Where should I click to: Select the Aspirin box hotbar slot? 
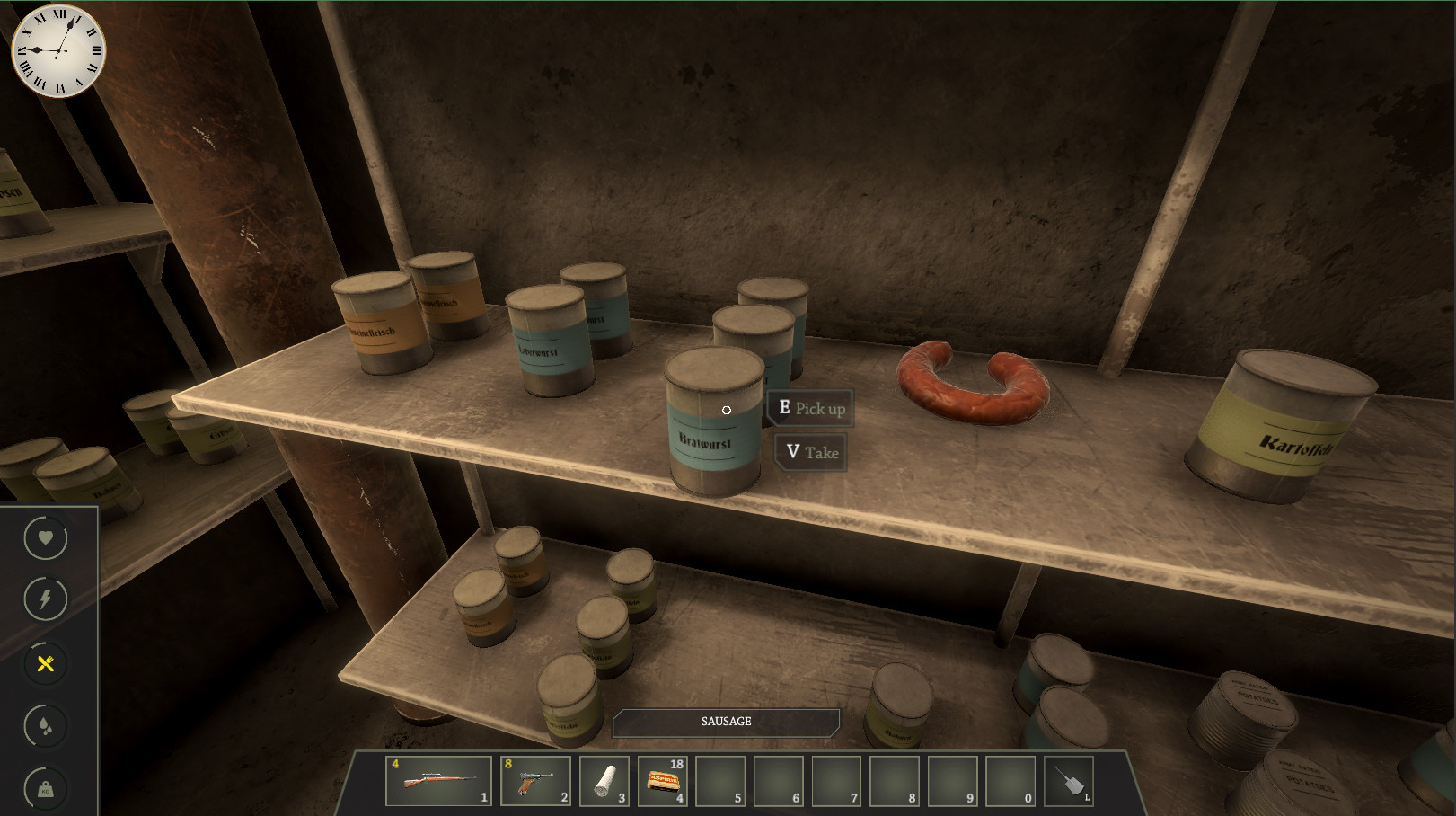tap(663, 780)
